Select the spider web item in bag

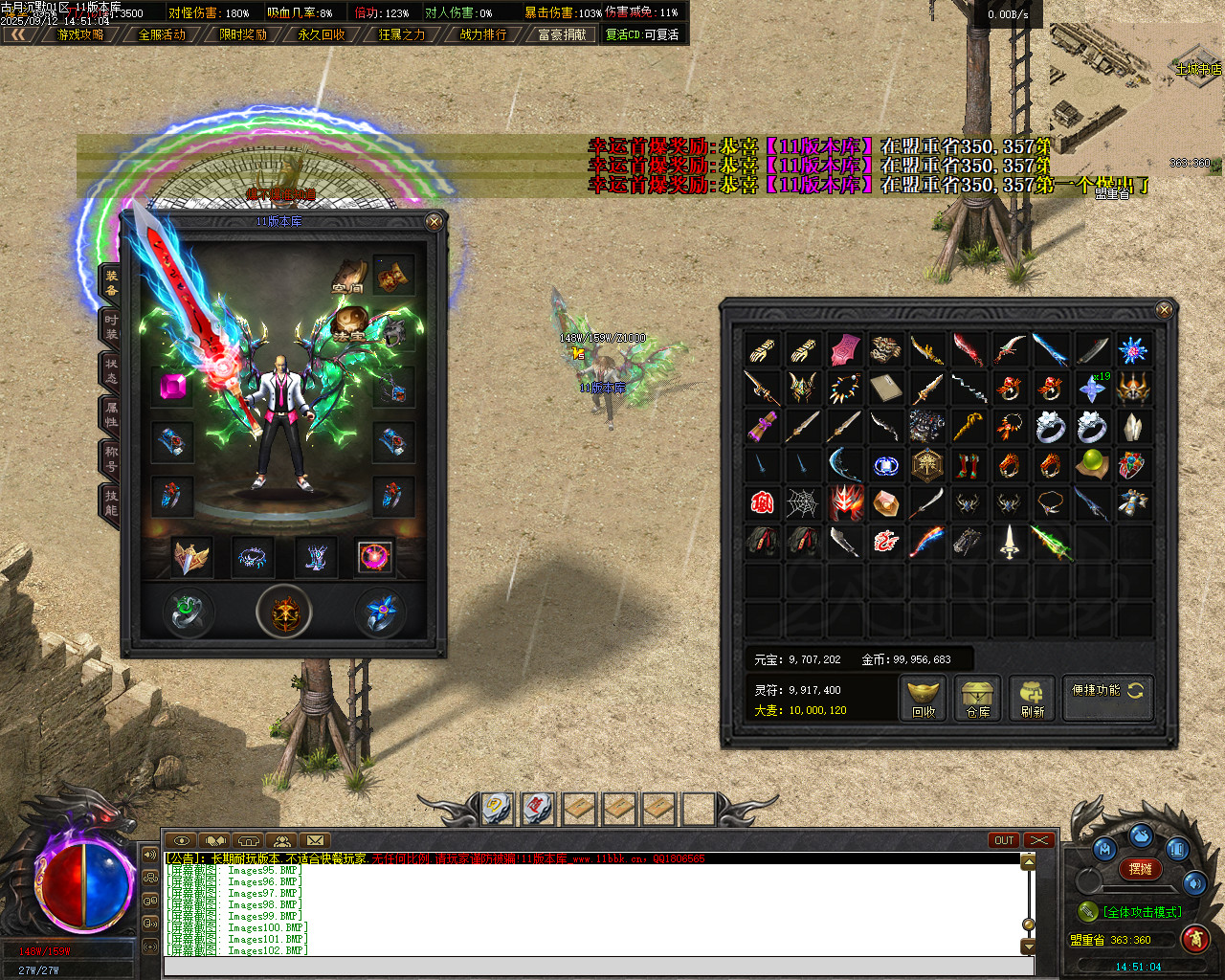(x=802, y=503)
